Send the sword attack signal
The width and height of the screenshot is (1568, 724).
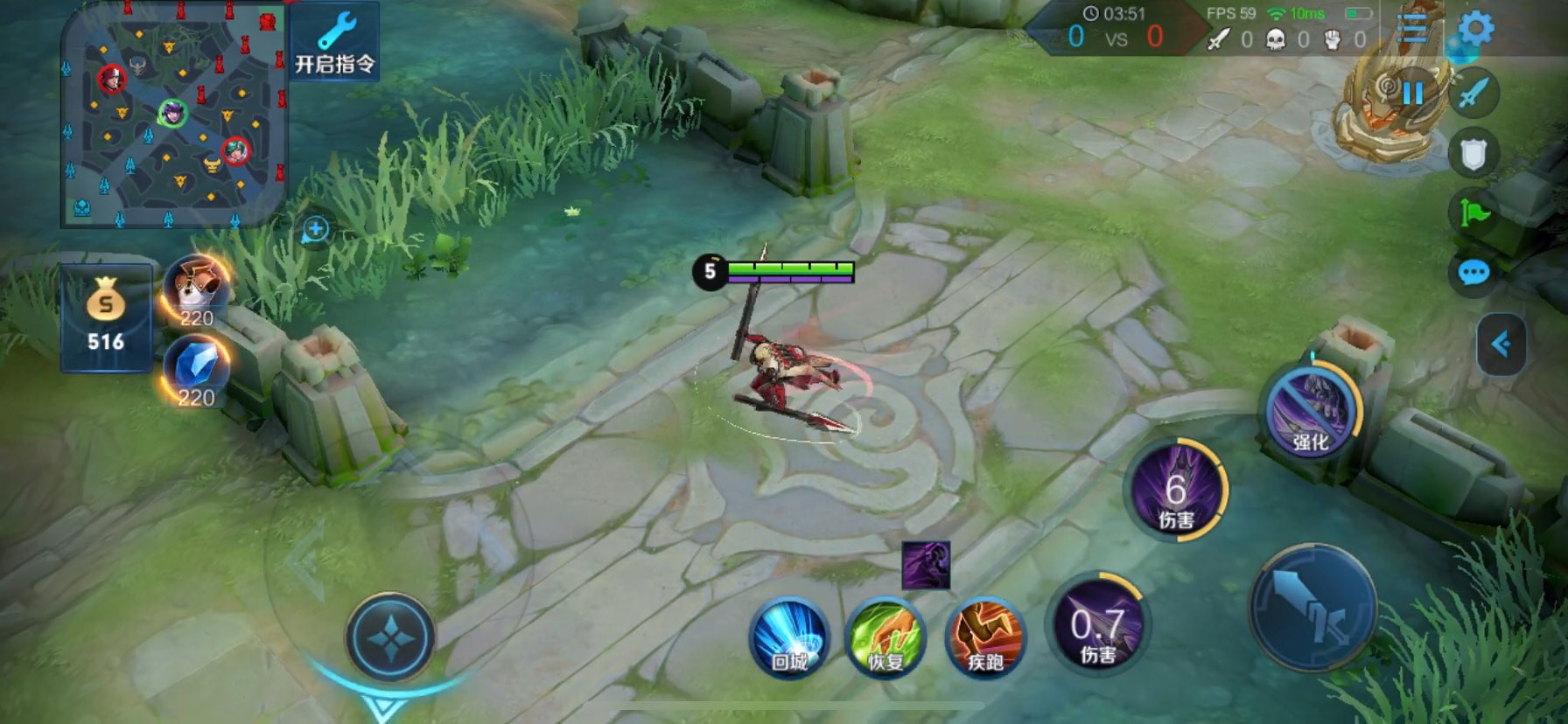point(1474,93)
